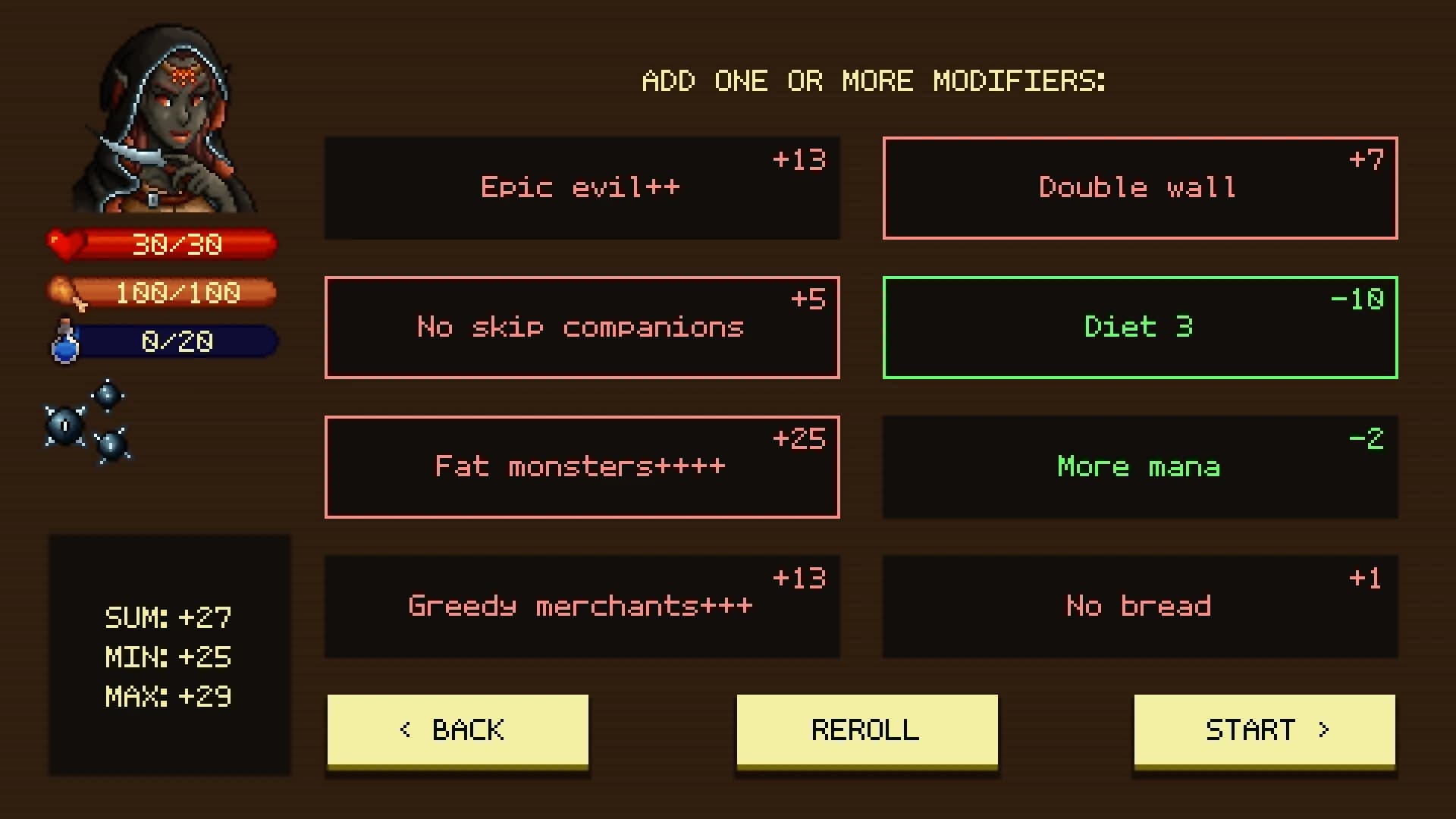Toggle the No bread modifier
Image resolution: width=1456 pixels, height=819 pixels.
pyautogui.click(x=1139, y=606)
